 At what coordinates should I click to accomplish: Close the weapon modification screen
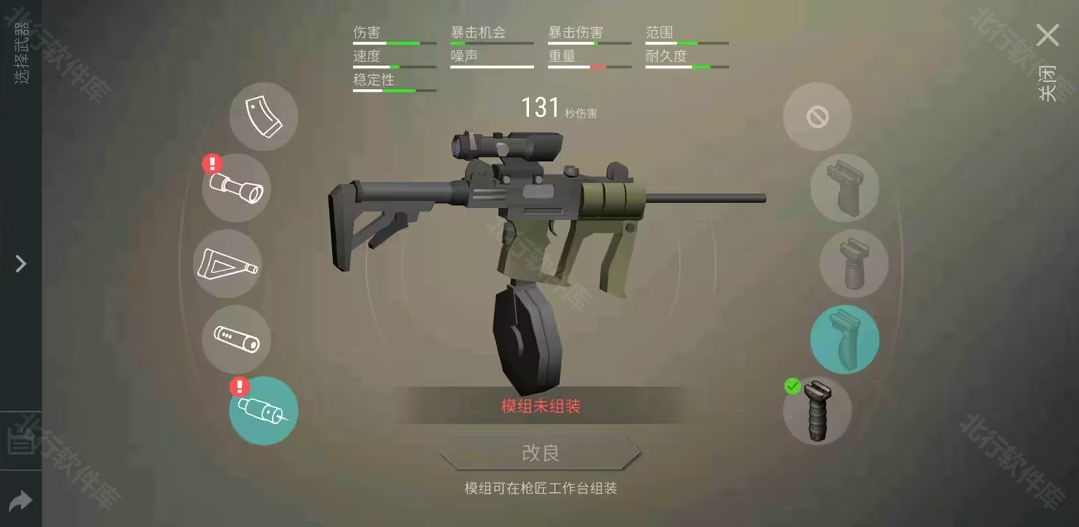(1047, 36)
